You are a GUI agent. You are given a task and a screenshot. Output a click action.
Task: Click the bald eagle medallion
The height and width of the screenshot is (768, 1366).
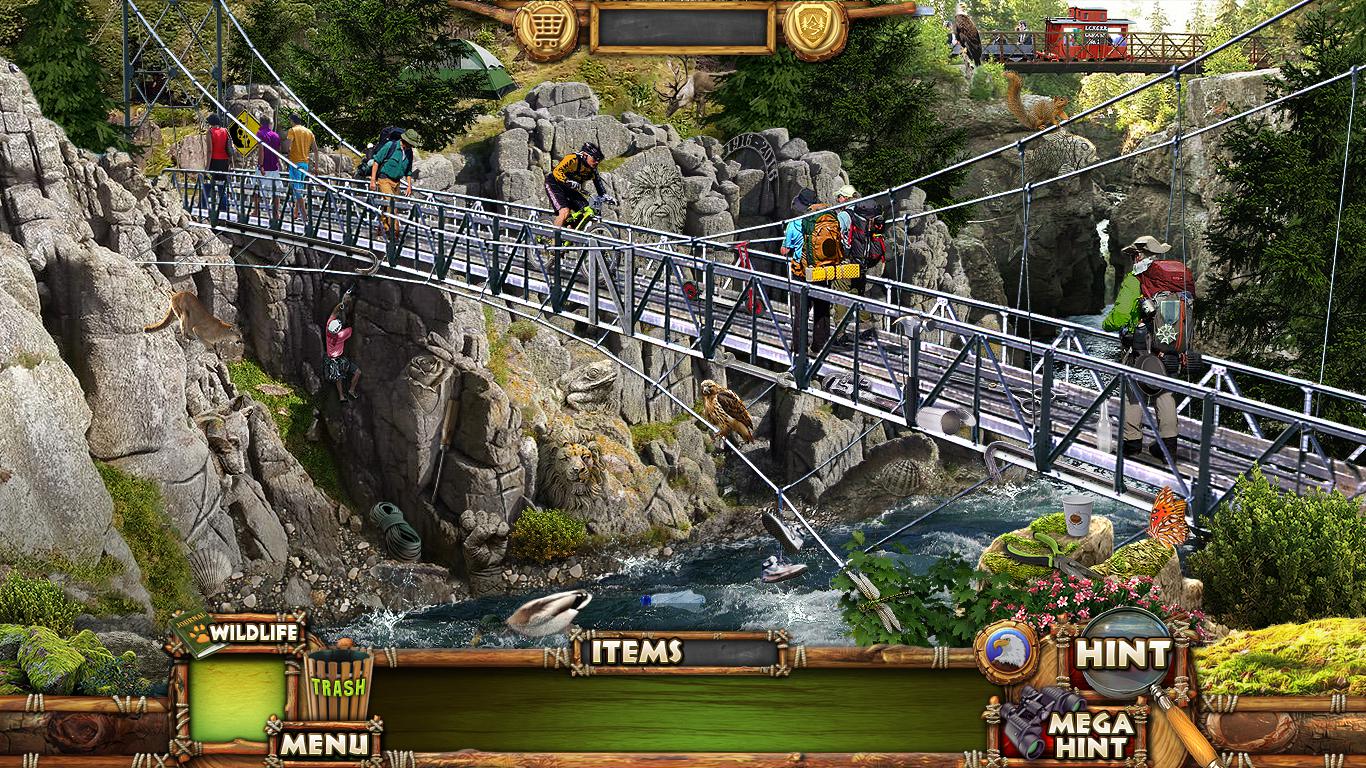point(1006,653)
